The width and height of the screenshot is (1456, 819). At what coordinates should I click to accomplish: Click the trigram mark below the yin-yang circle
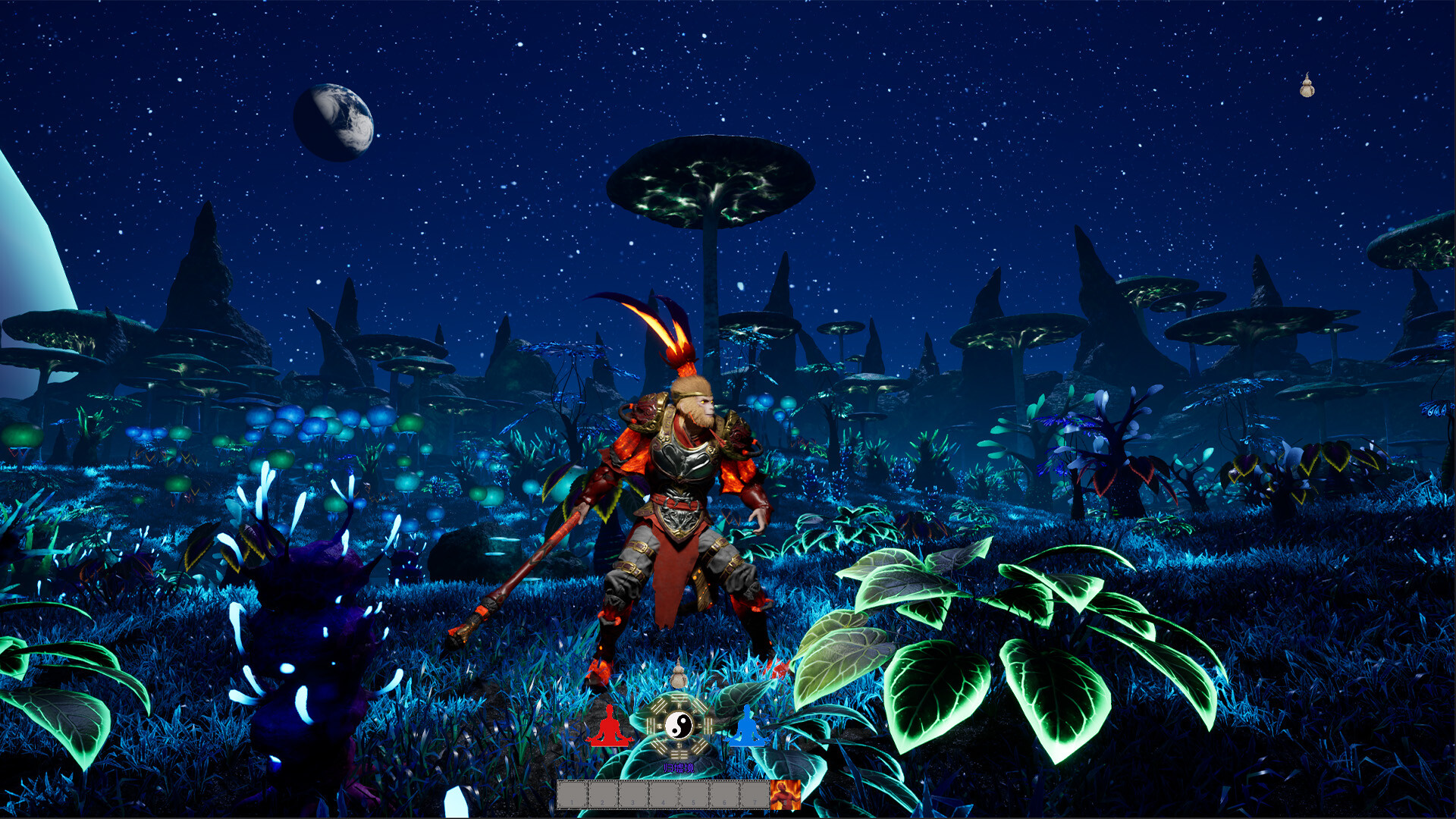pyautogui.click(x=680, y=755)
